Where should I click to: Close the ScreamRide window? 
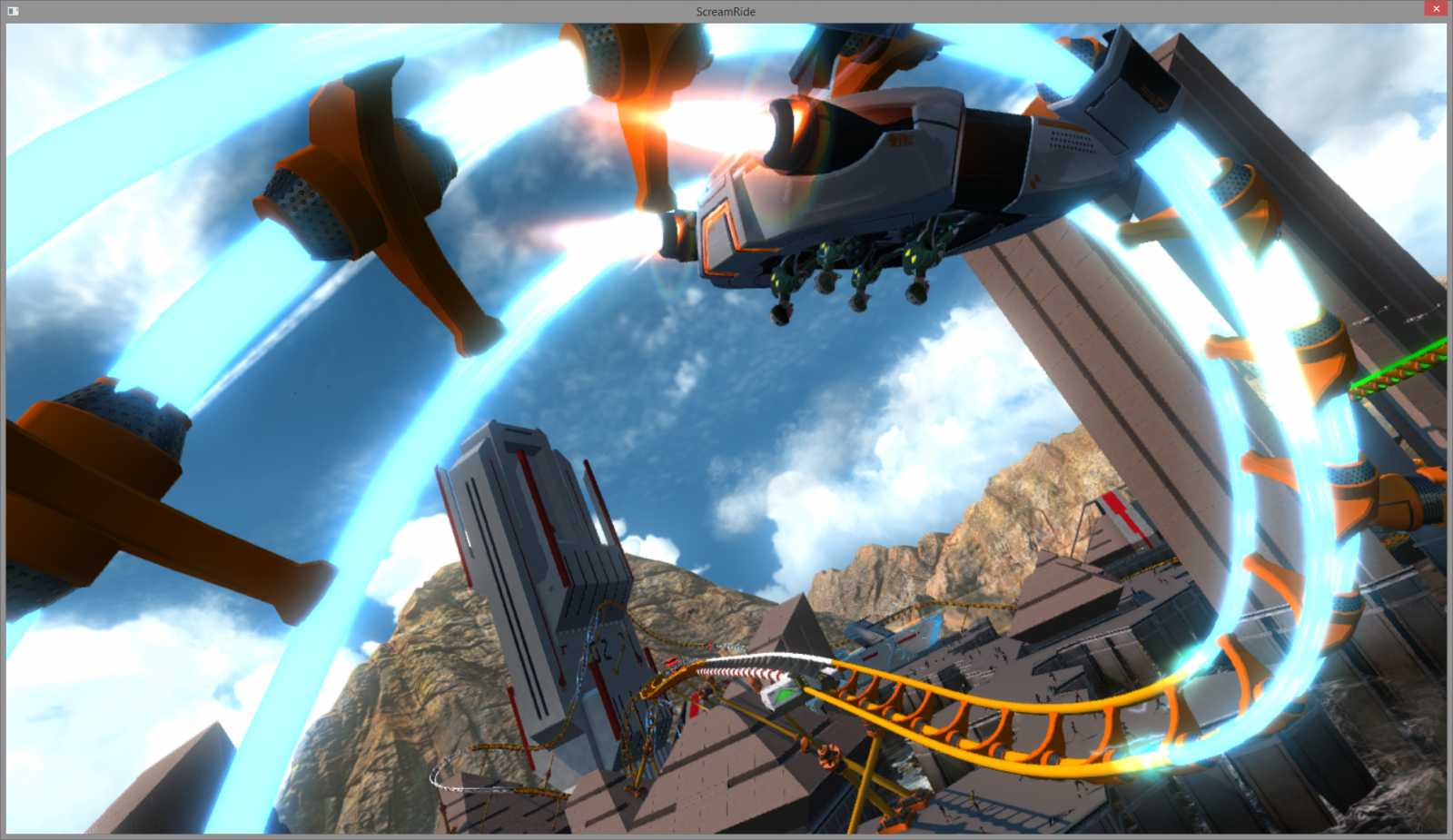1435,8
